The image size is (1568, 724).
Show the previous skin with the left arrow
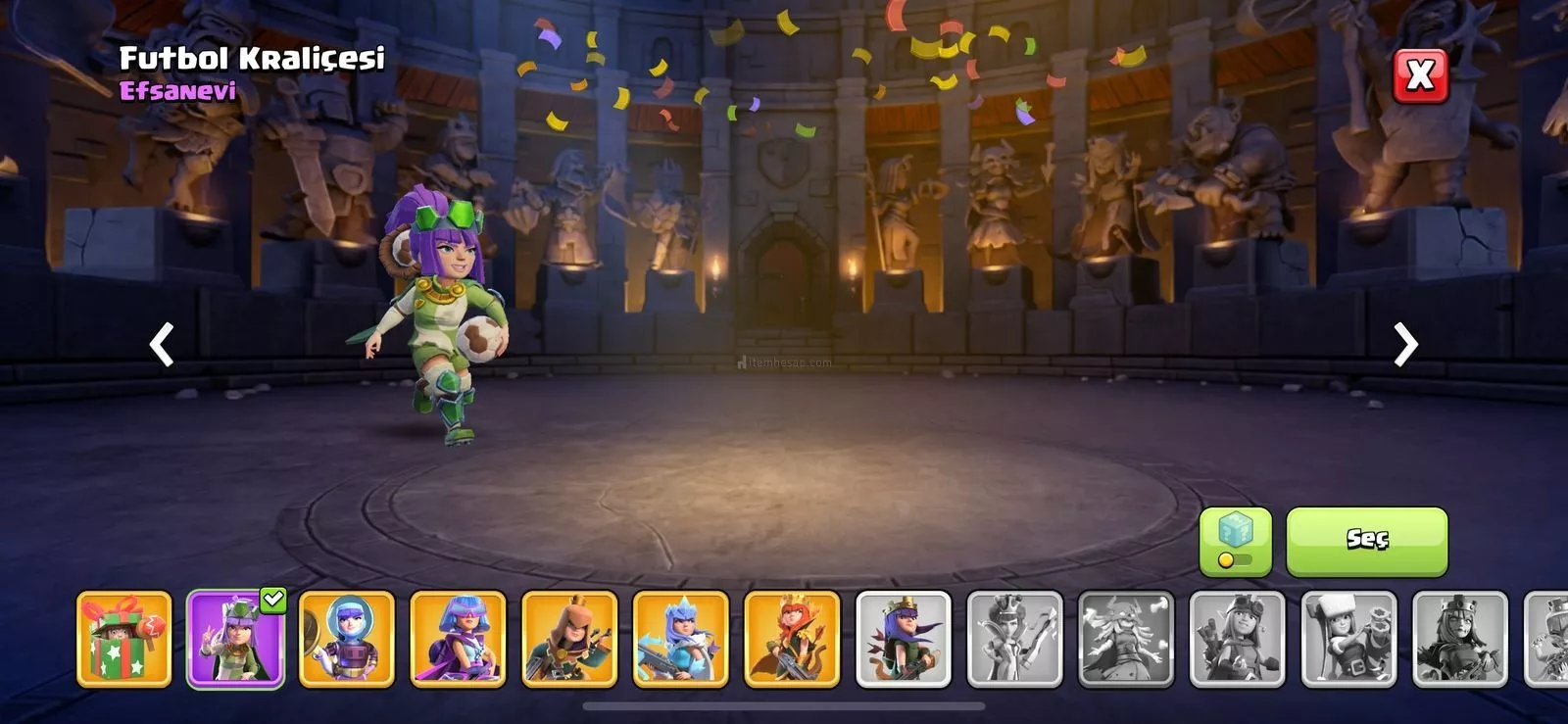click(162, 345)
